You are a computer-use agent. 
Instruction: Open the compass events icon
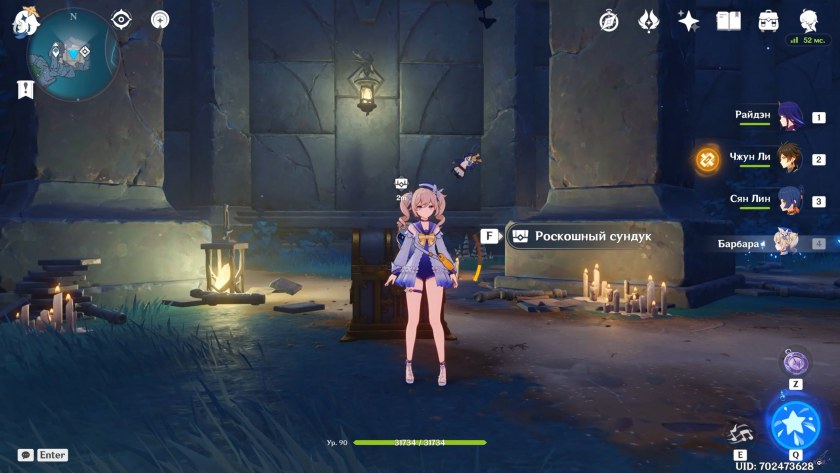pyautogui.click(x=609, y=21)
